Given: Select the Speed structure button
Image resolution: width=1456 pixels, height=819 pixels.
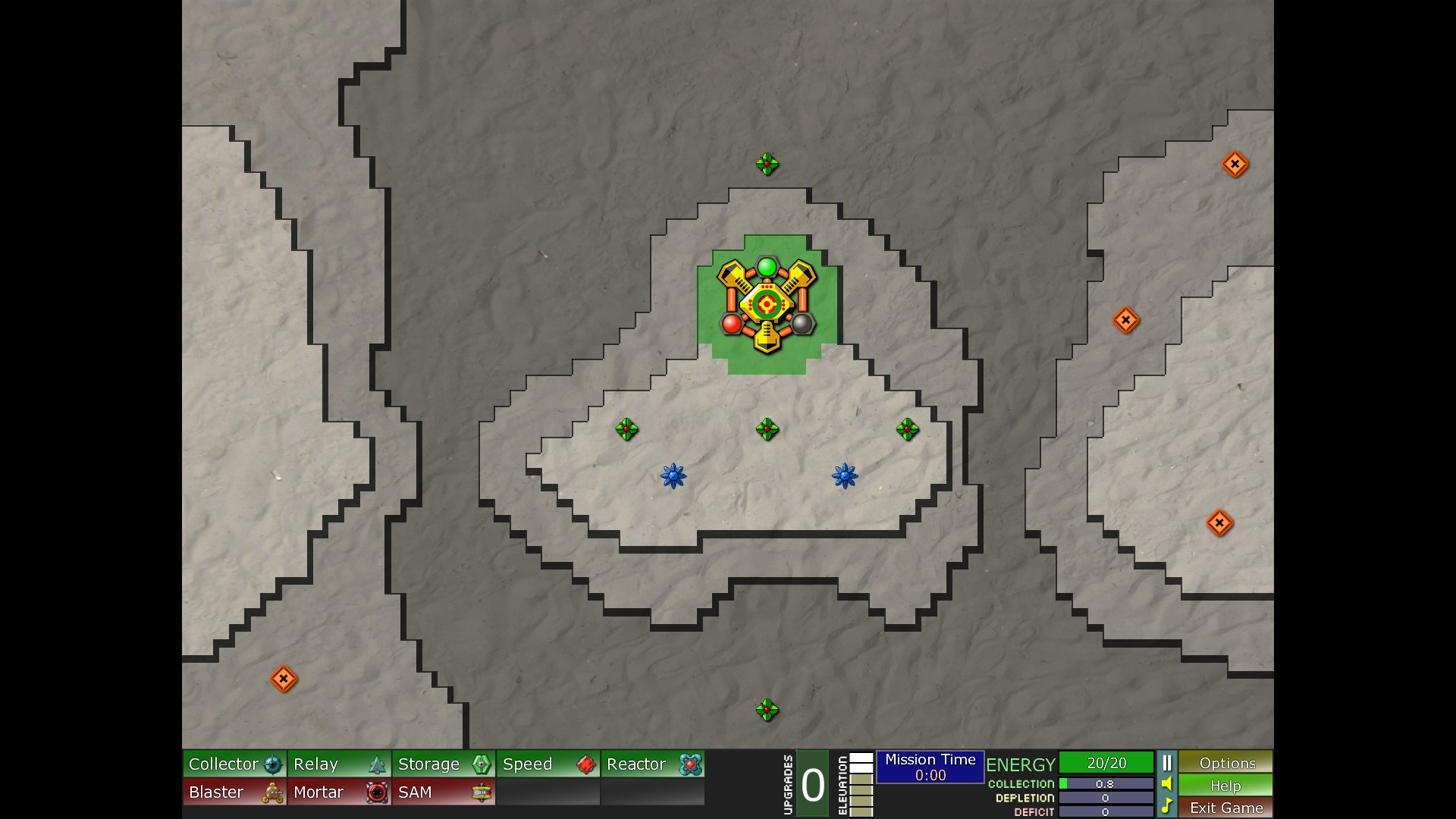Looking at the screenshot, I should point(548,764).
